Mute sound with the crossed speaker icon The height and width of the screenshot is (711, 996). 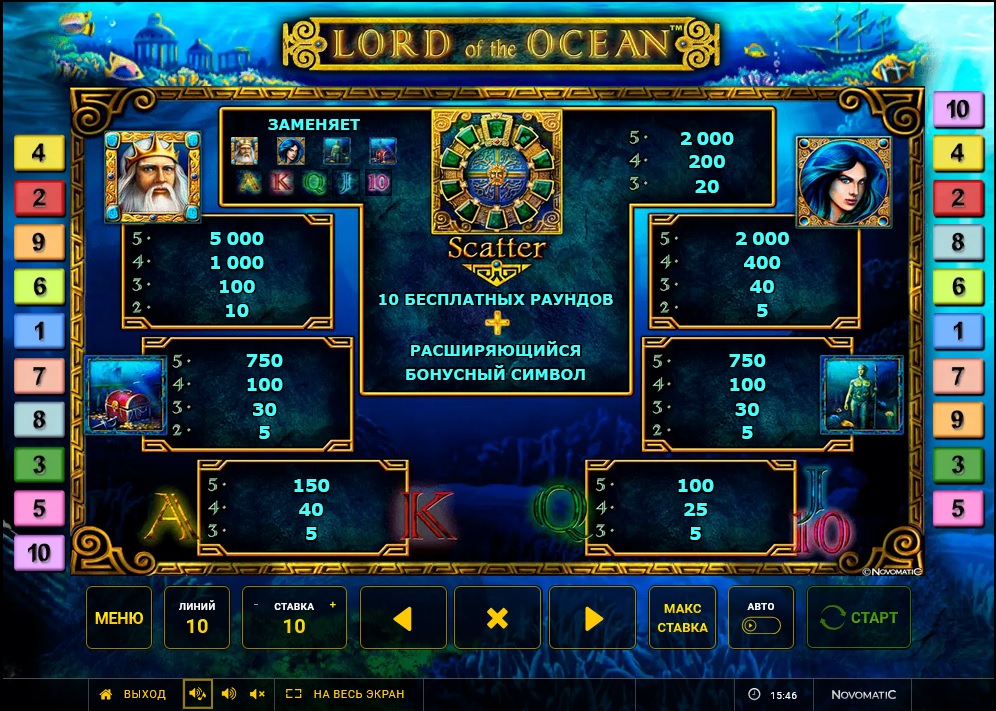pyautogui.click(x=258, y=694)
